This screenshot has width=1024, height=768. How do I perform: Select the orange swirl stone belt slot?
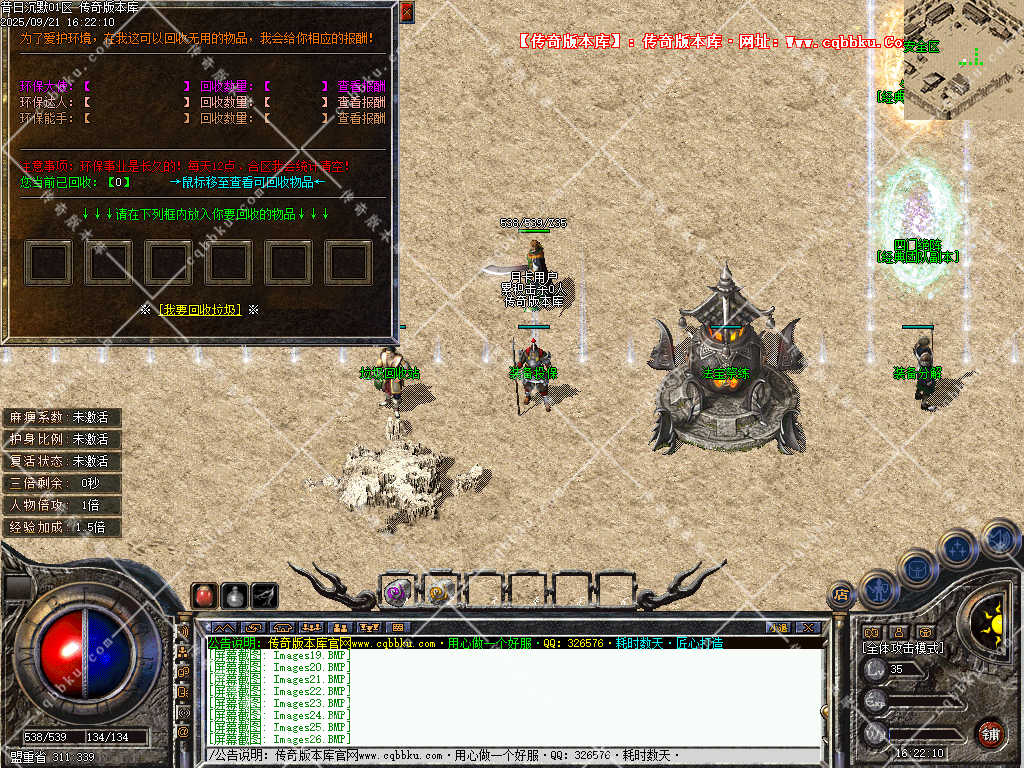coord(438,592)
